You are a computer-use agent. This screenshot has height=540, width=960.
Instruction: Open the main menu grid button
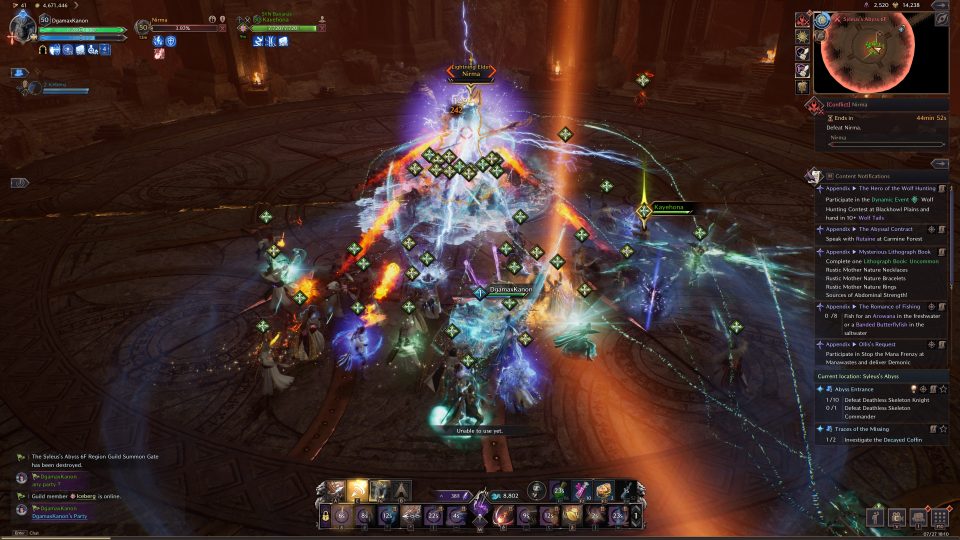[939, 517]
